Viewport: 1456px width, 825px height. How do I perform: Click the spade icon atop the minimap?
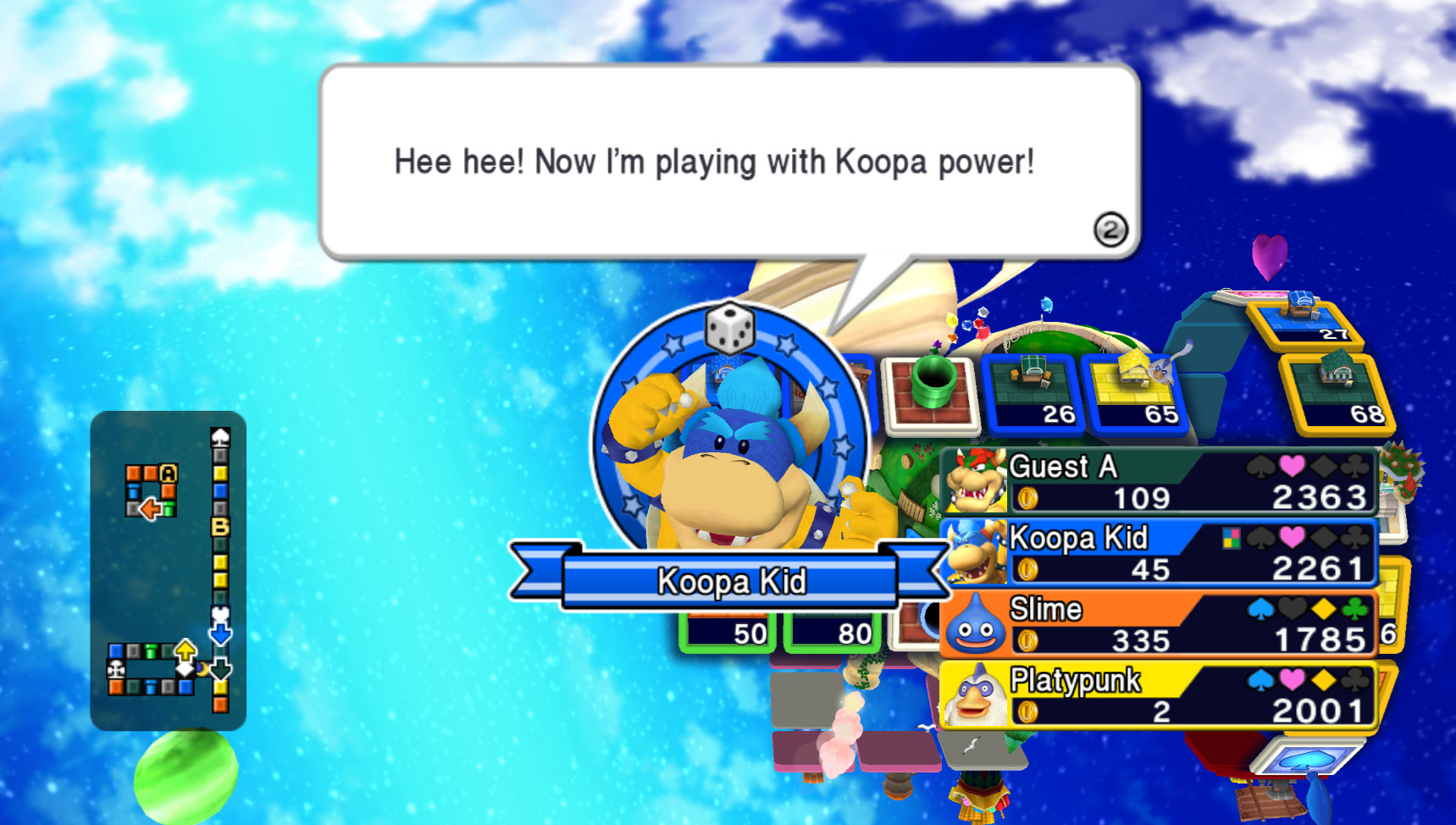click(x=220, y=438)
